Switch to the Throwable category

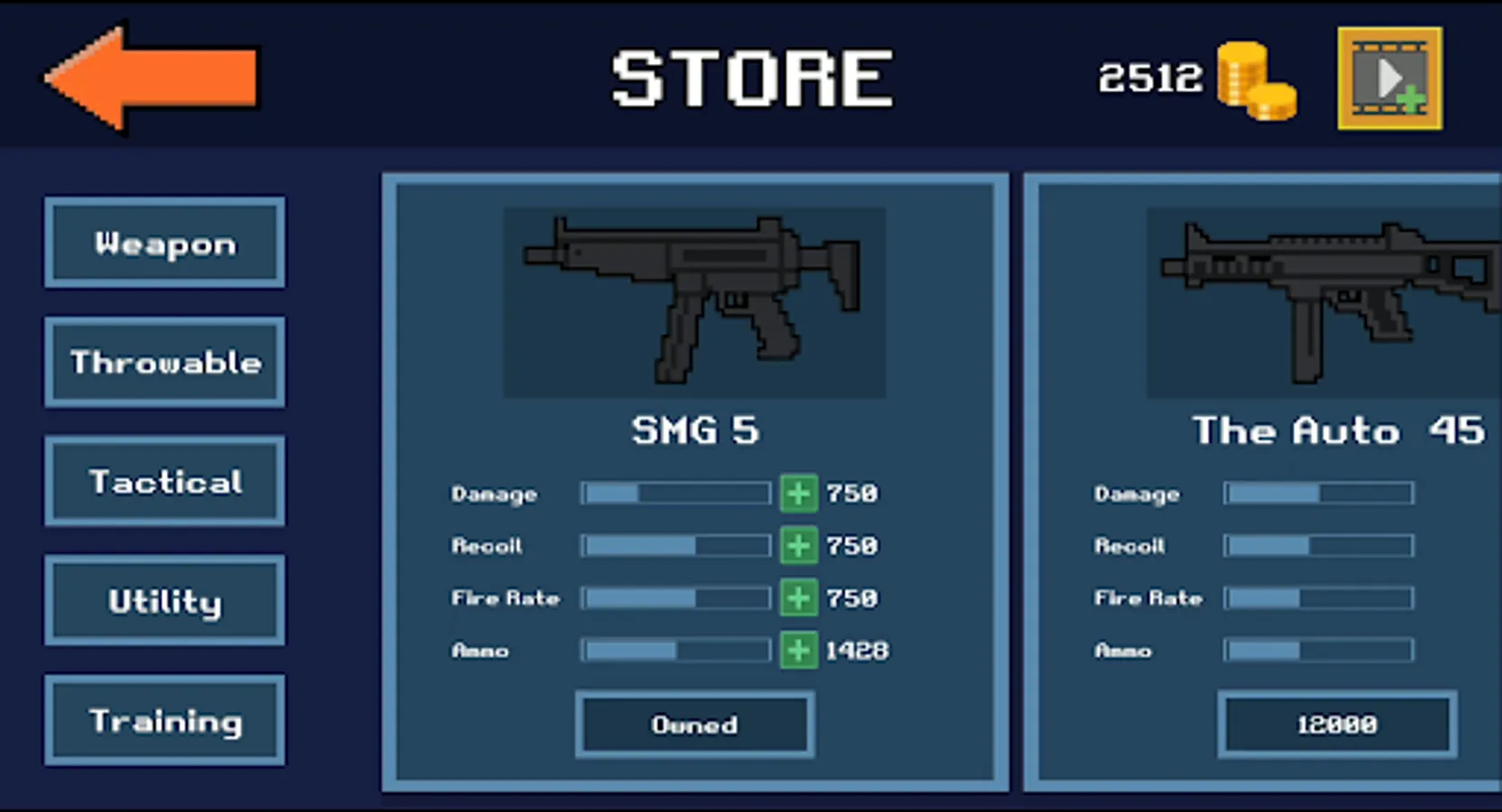pos(165,362)
